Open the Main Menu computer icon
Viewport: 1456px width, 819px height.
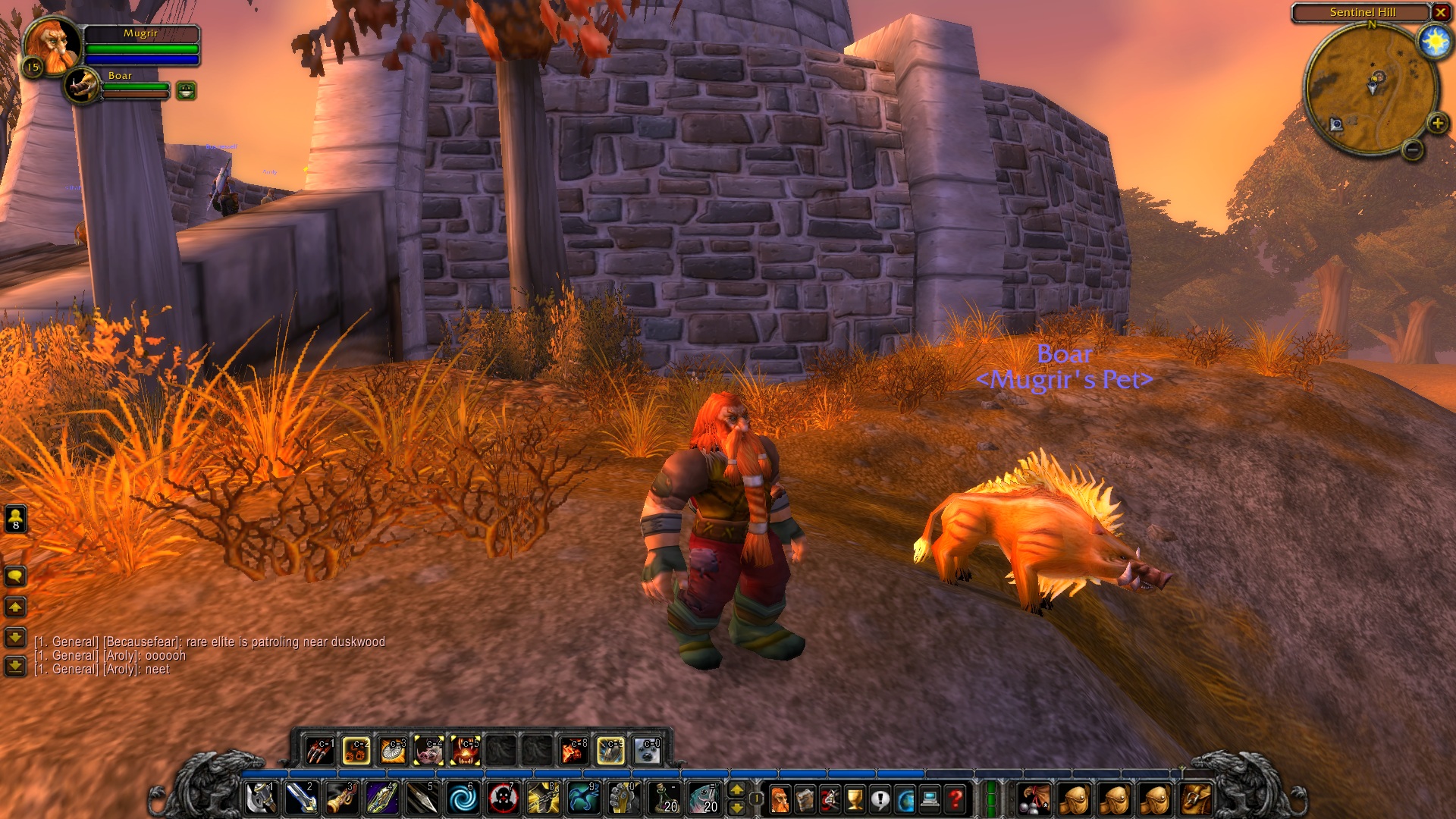(930, 800)
